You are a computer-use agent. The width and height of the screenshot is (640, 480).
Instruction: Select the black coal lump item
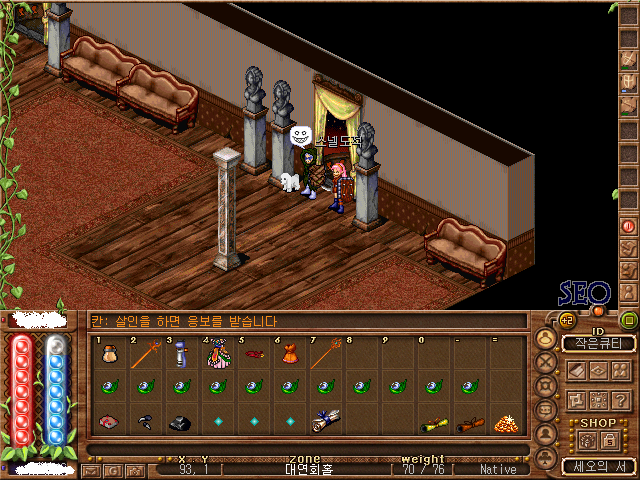click(181, 423)
